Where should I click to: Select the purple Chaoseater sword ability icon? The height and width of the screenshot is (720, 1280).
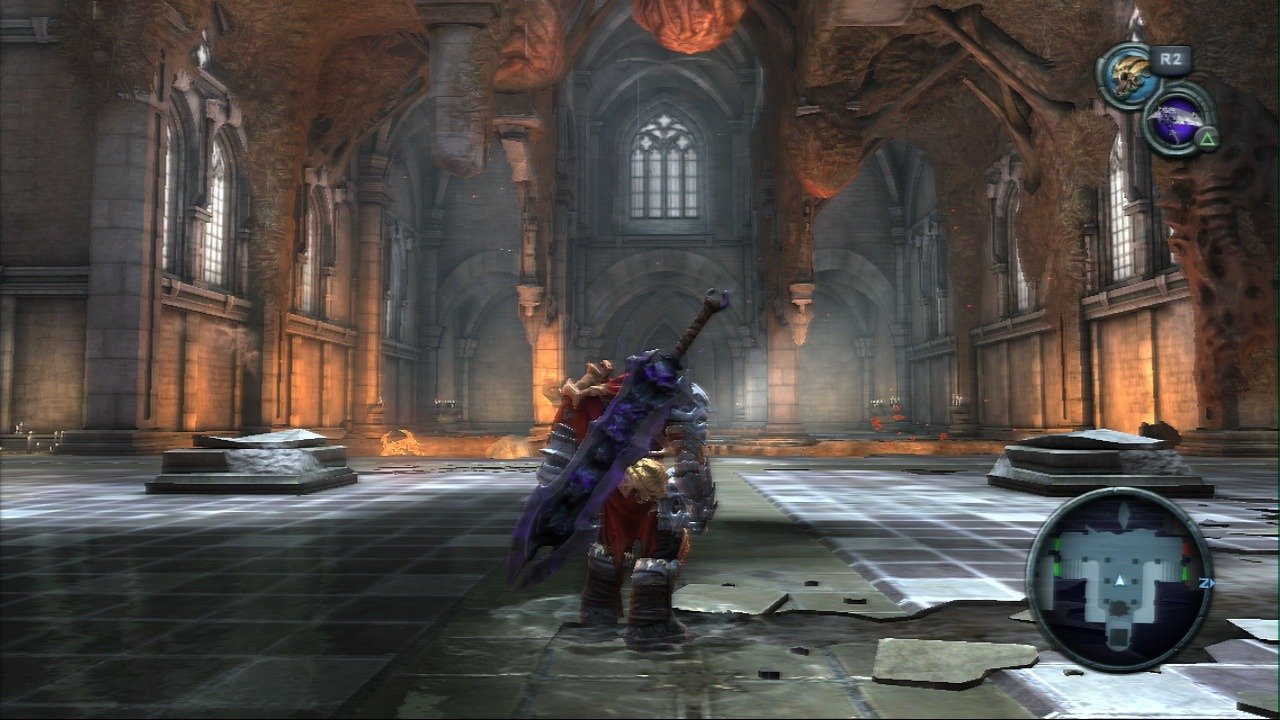click(x=1176, y=122)
